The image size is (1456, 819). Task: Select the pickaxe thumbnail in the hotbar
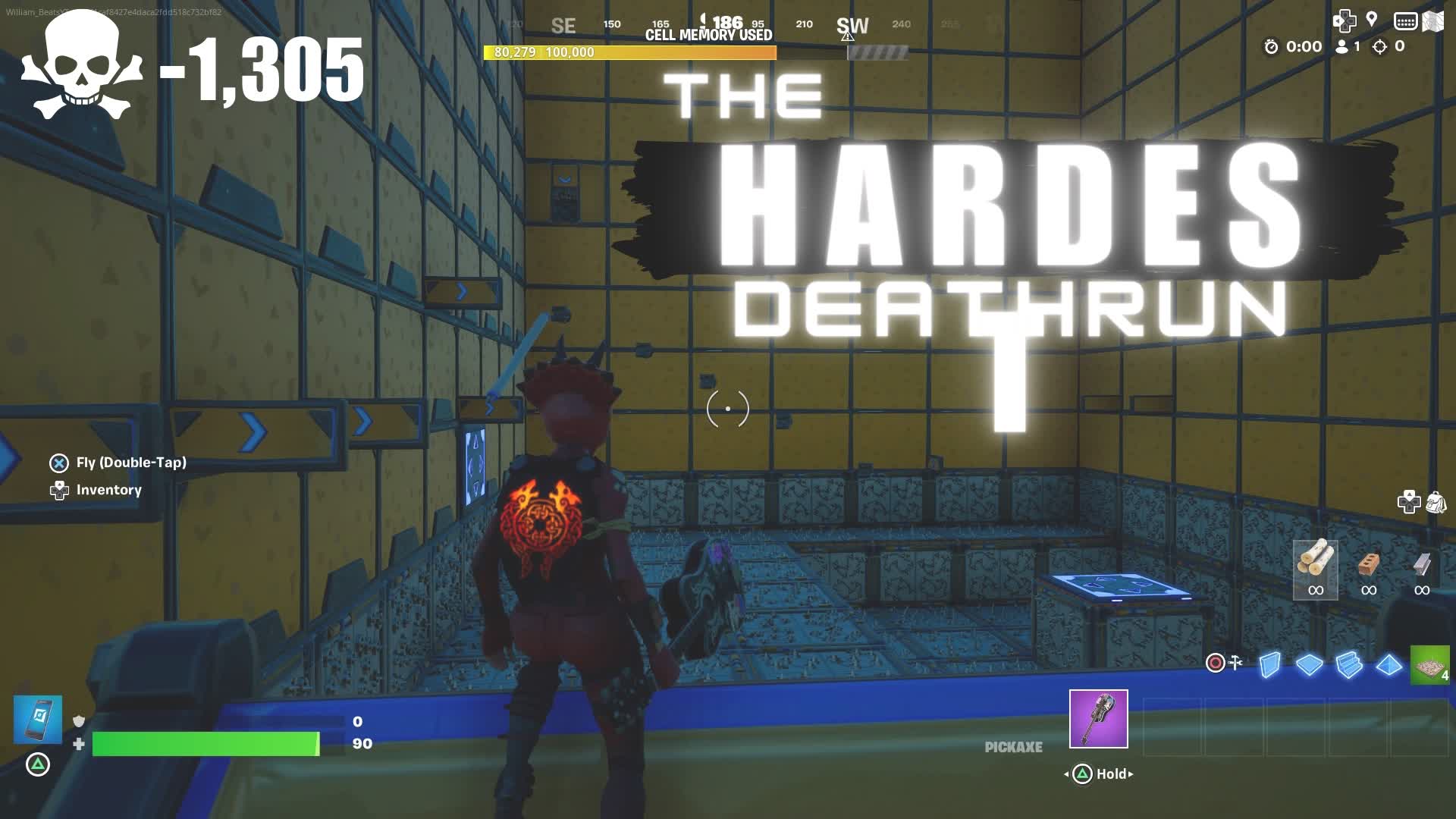coord(1098,718)
